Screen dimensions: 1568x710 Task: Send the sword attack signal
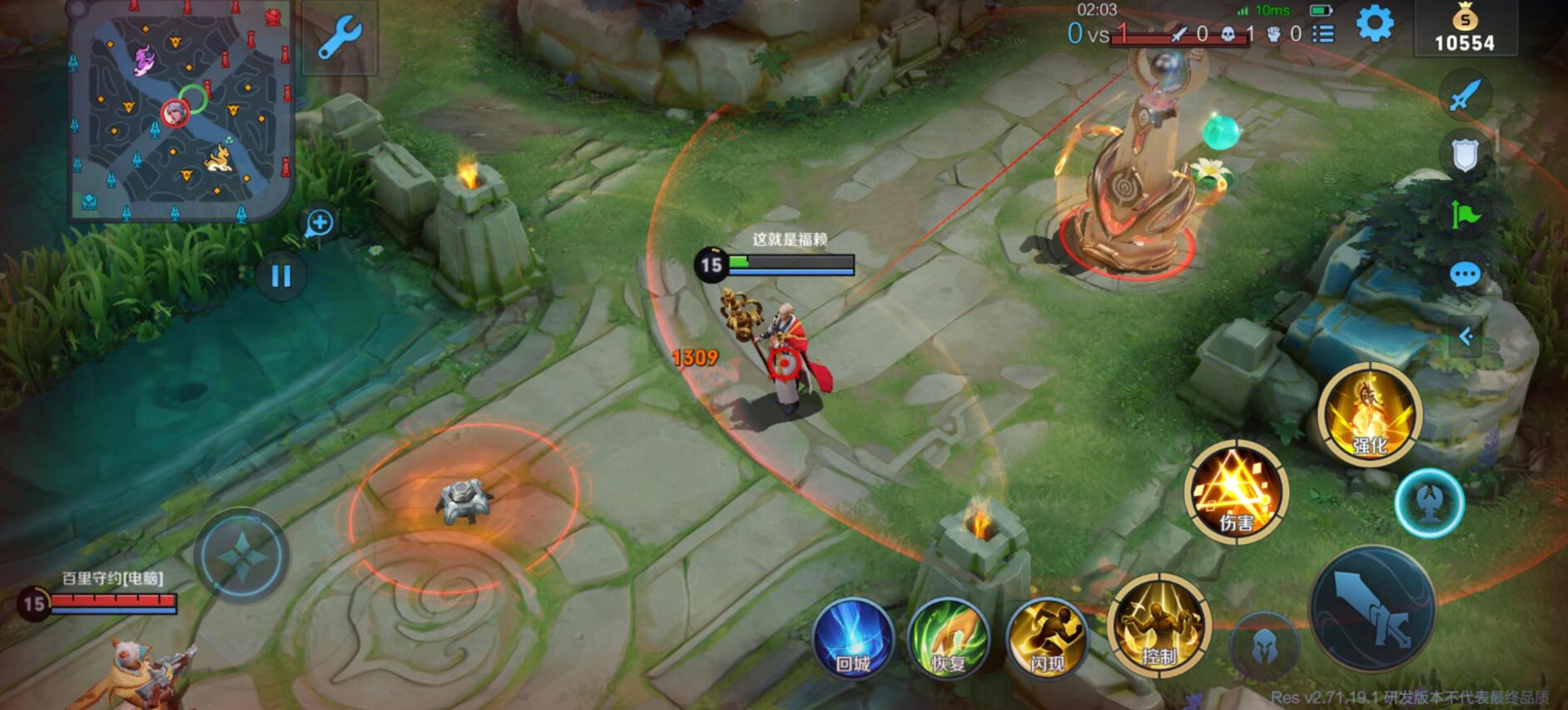[x=1465, y=95]
